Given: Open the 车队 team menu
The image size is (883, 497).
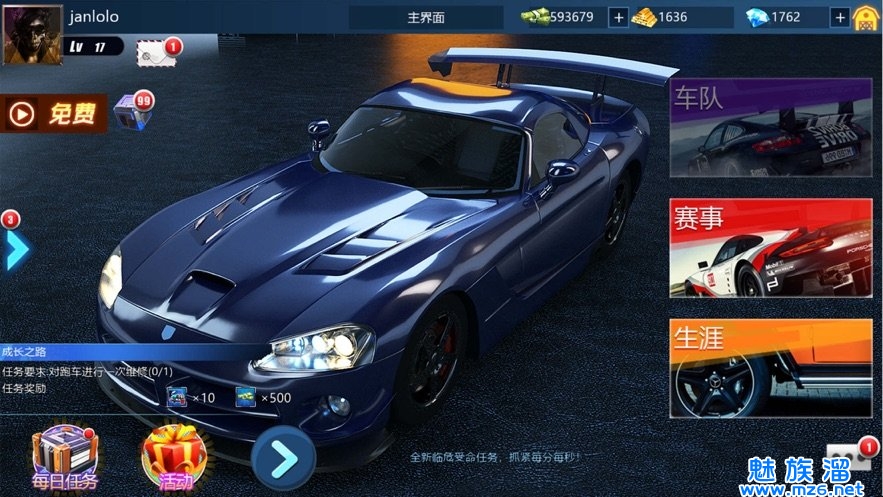Looking at the screenshot, I should tap(770, 128).
